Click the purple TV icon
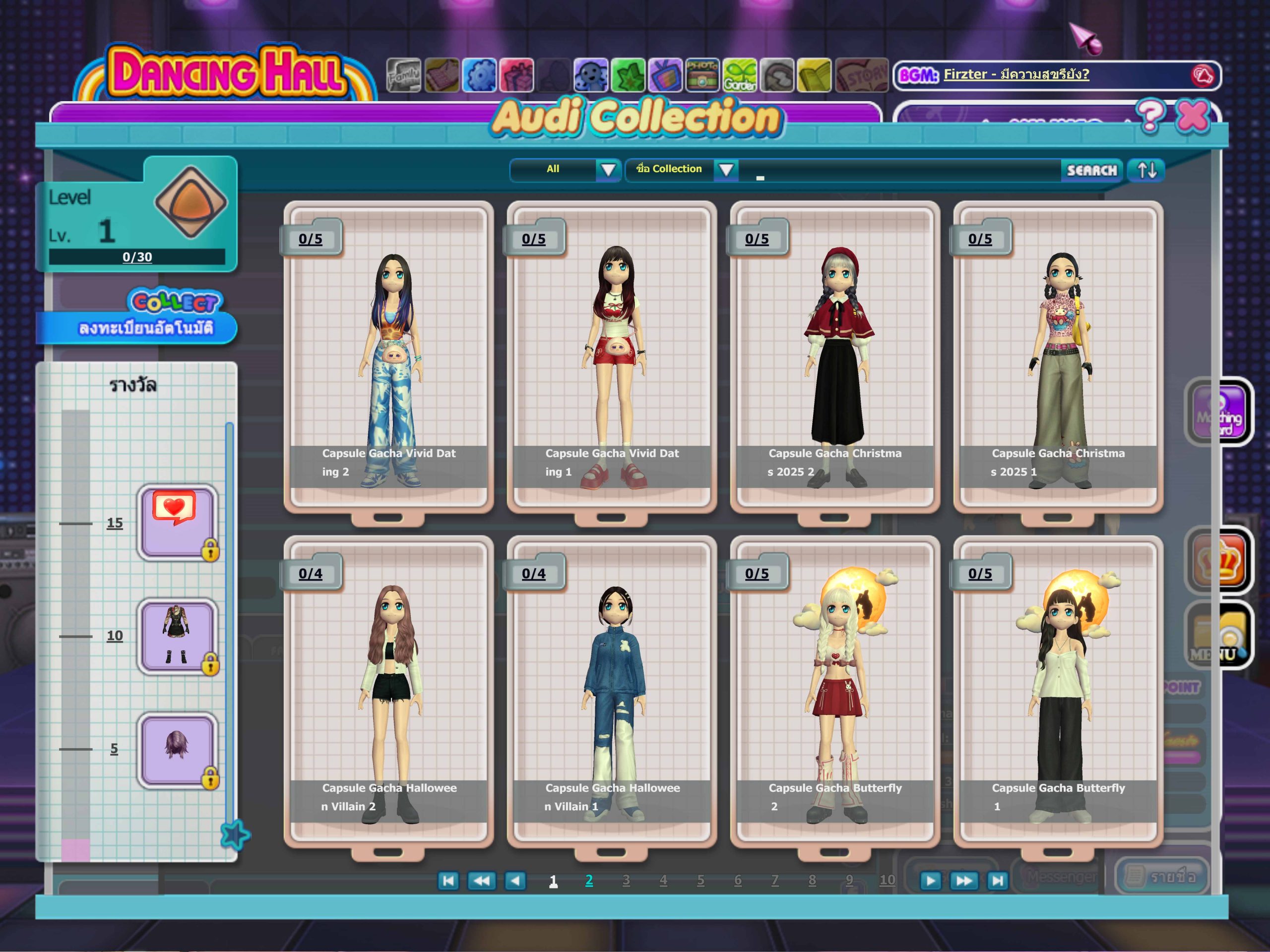 tap(665, 74)
